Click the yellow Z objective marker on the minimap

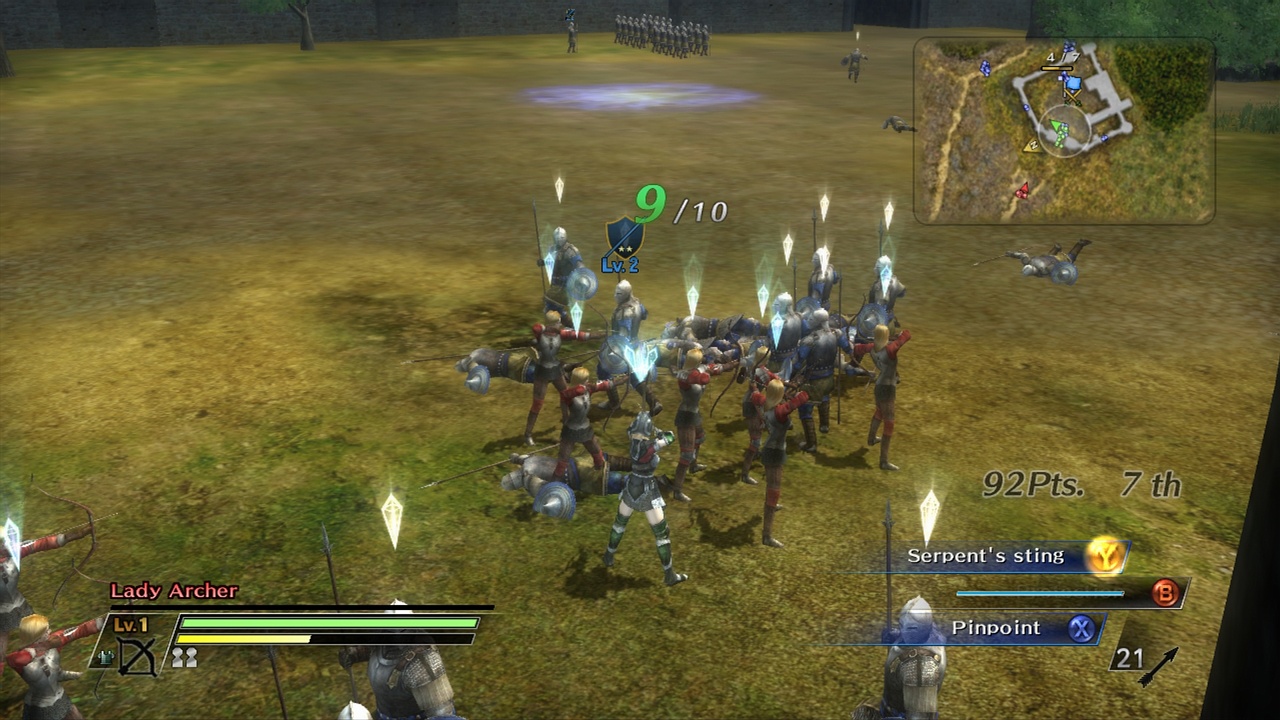click(x=1034, y=146)
